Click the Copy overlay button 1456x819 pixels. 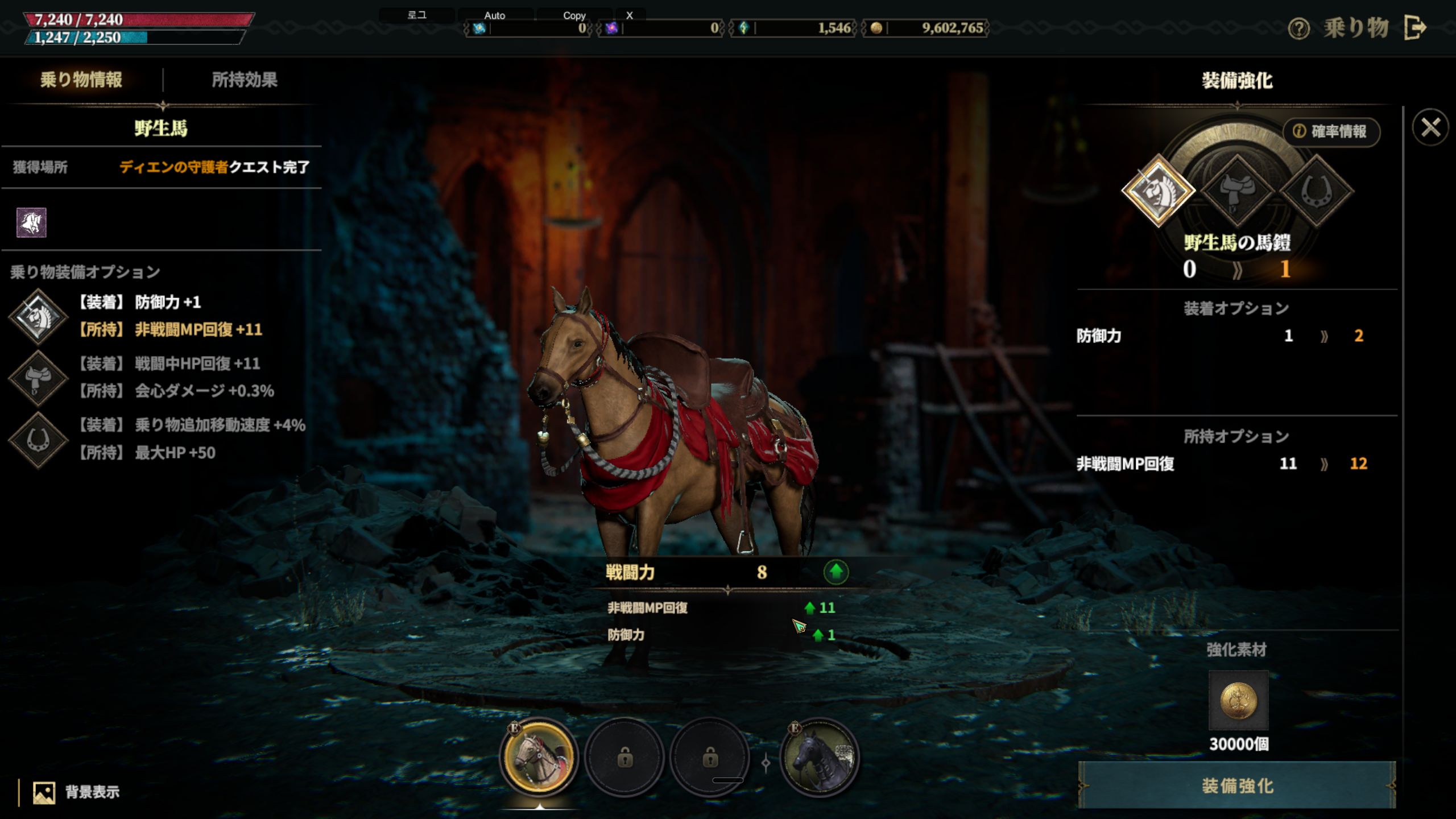tap(574, 15)
